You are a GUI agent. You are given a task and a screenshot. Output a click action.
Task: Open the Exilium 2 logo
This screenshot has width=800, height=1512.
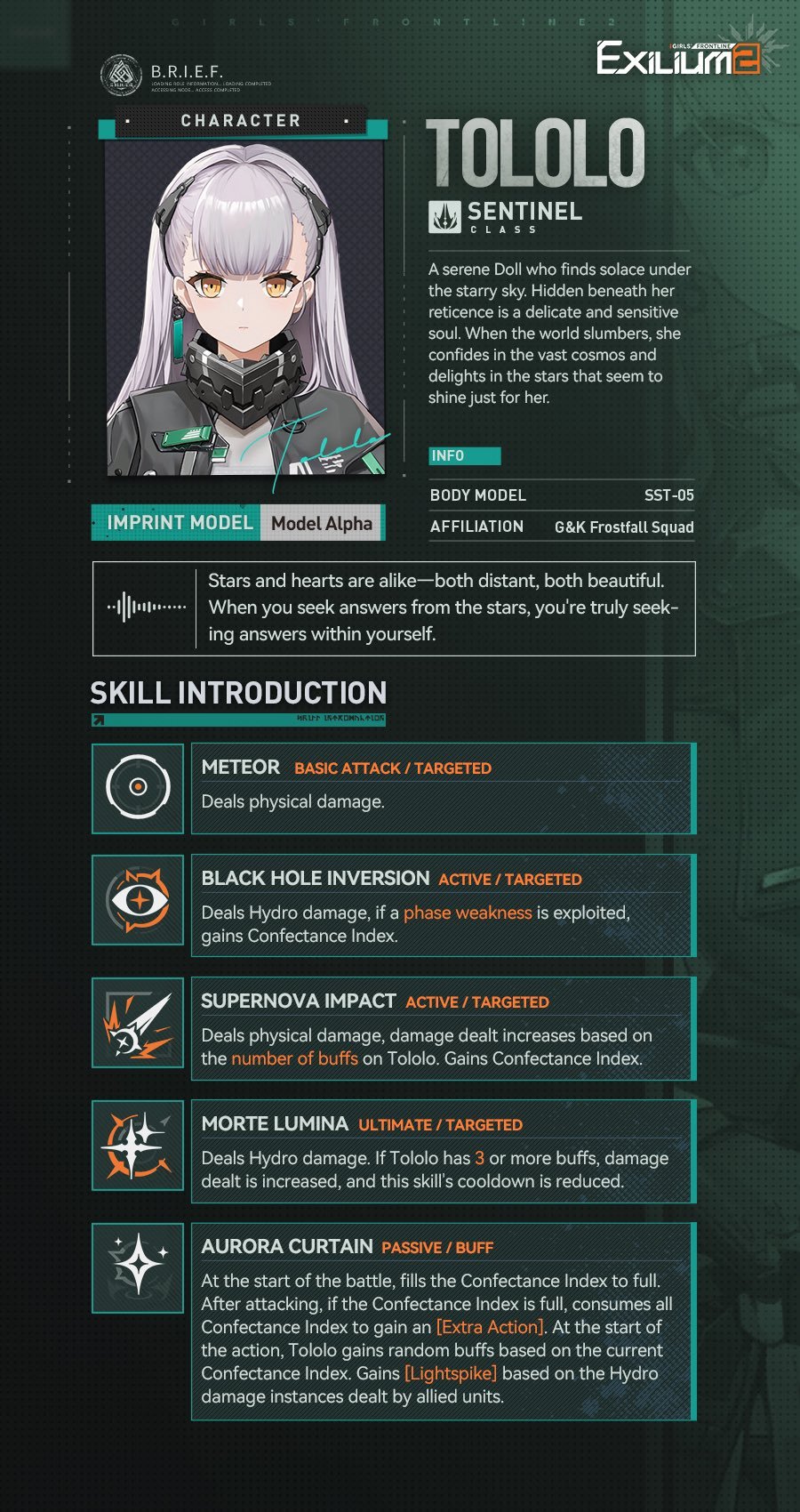(x=680, y=58)
